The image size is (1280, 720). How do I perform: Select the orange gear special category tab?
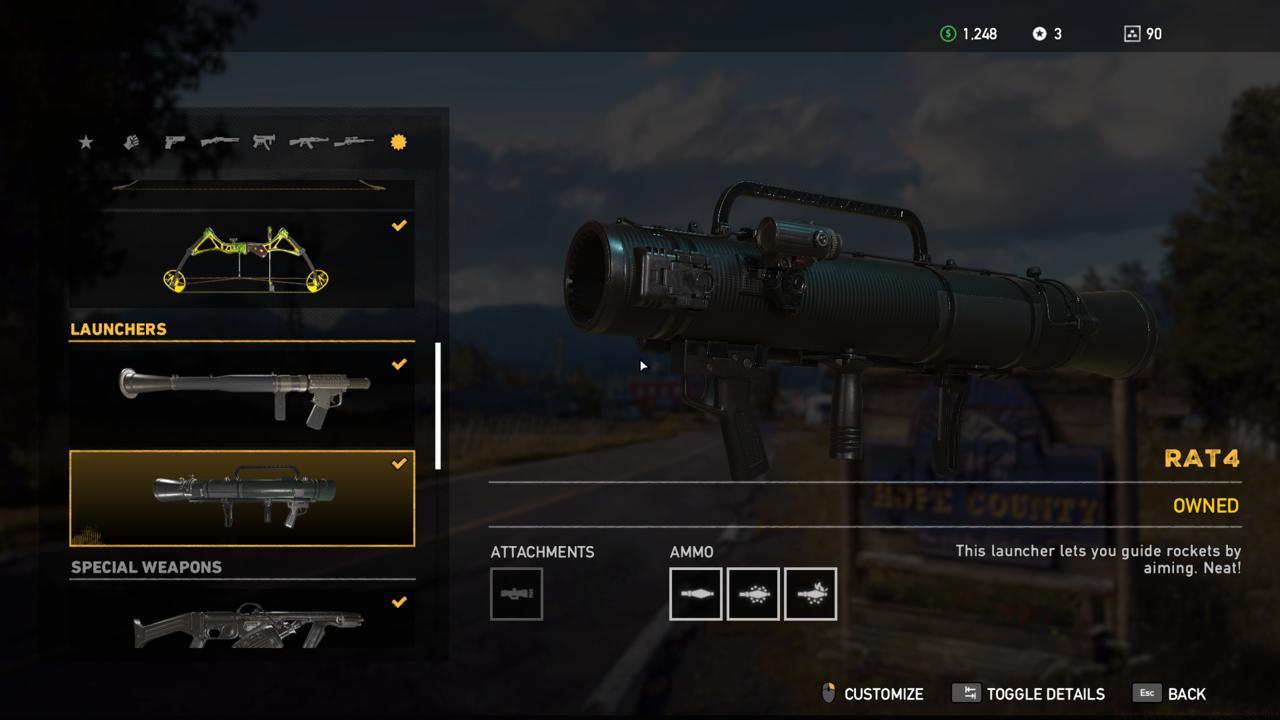click(x=398, y=142)
